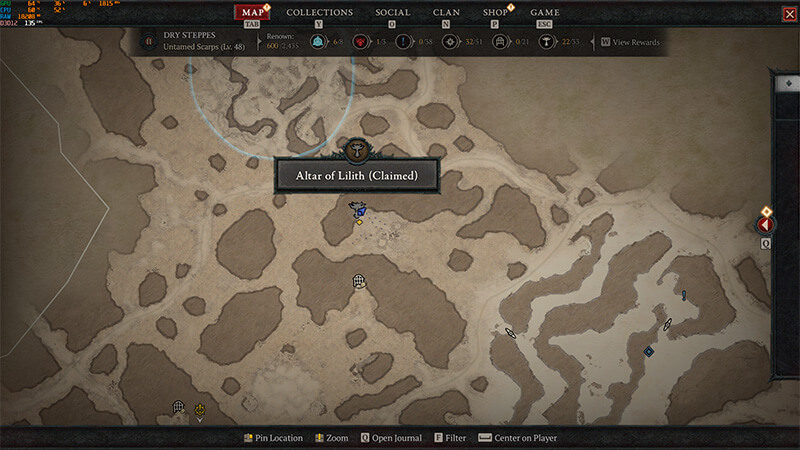The height and width of the screenshot is (450, 800).
Task: Open the Social tab
Action: (392, 12)
